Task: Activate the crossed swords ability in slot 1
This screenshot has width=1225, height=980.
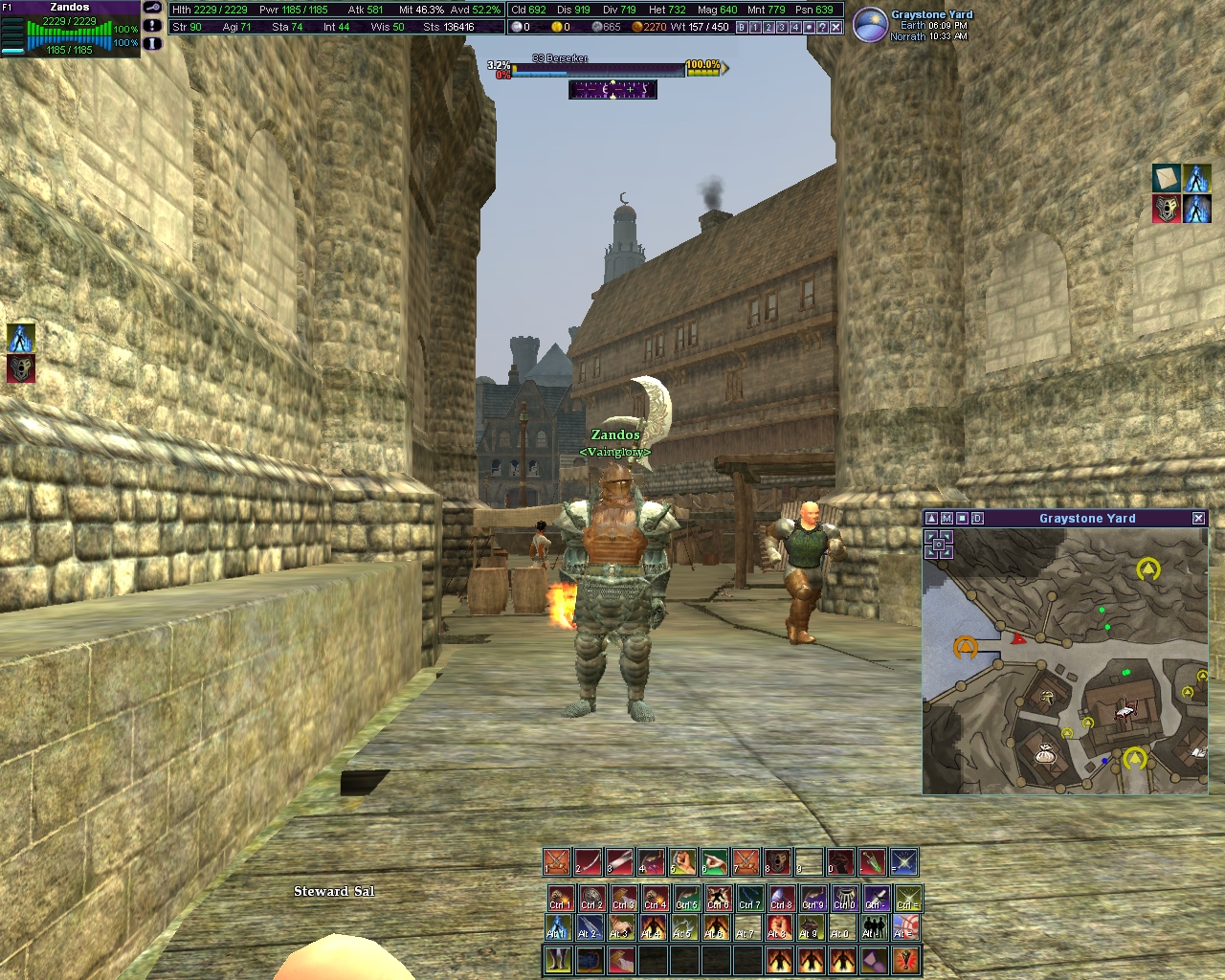Action: (557, 862)
